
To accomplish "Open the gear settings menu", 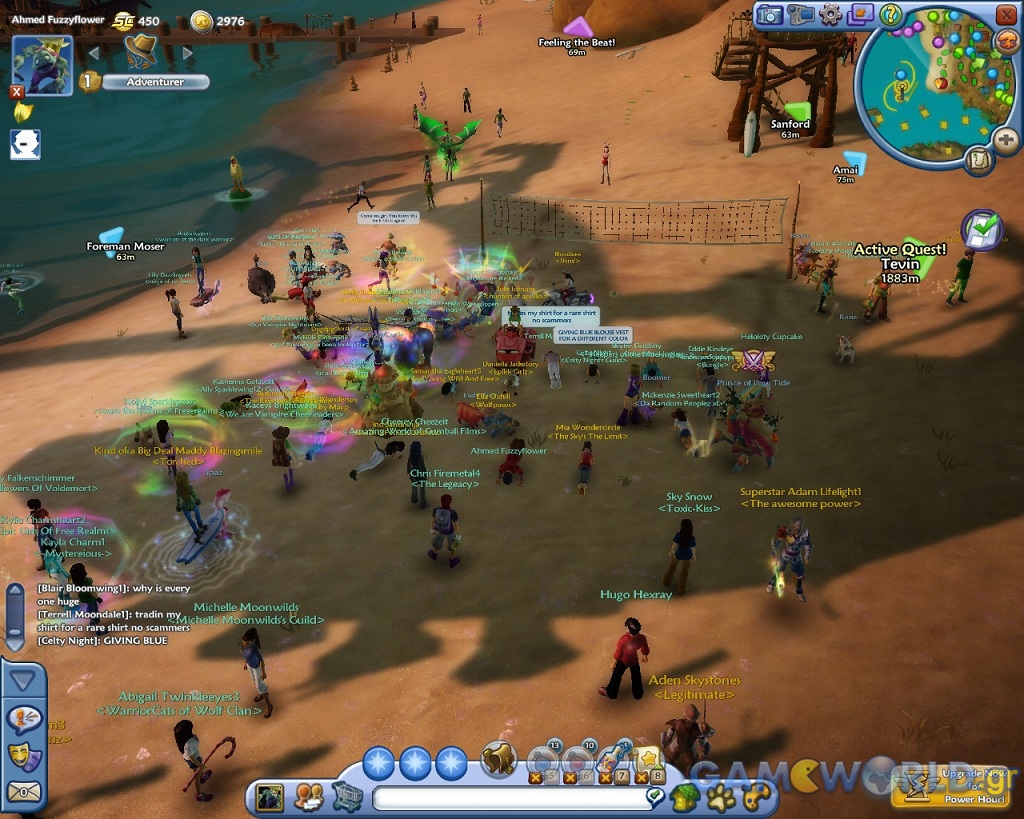I will pos(830,14).
